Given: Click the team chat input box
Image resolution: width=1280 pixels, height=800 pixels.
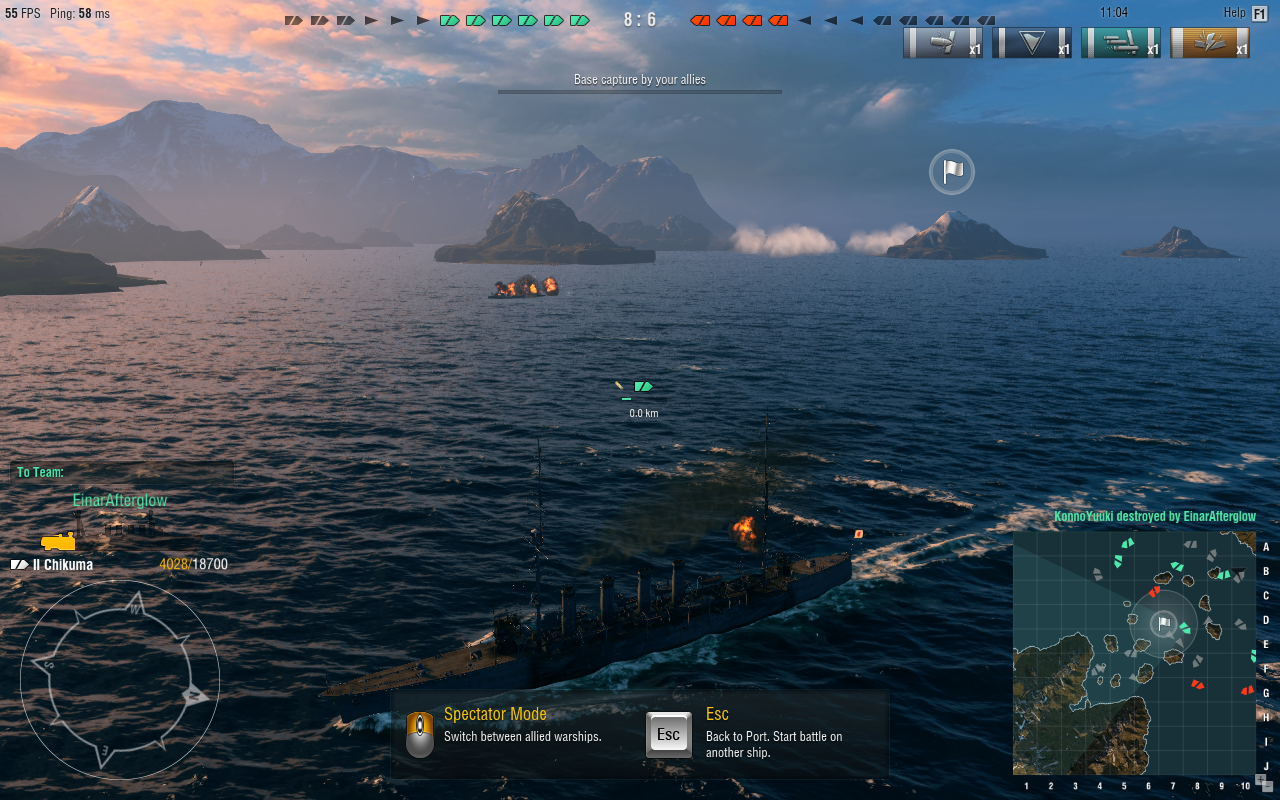Looking at the screenshot, I should click(x=122, y=472).
